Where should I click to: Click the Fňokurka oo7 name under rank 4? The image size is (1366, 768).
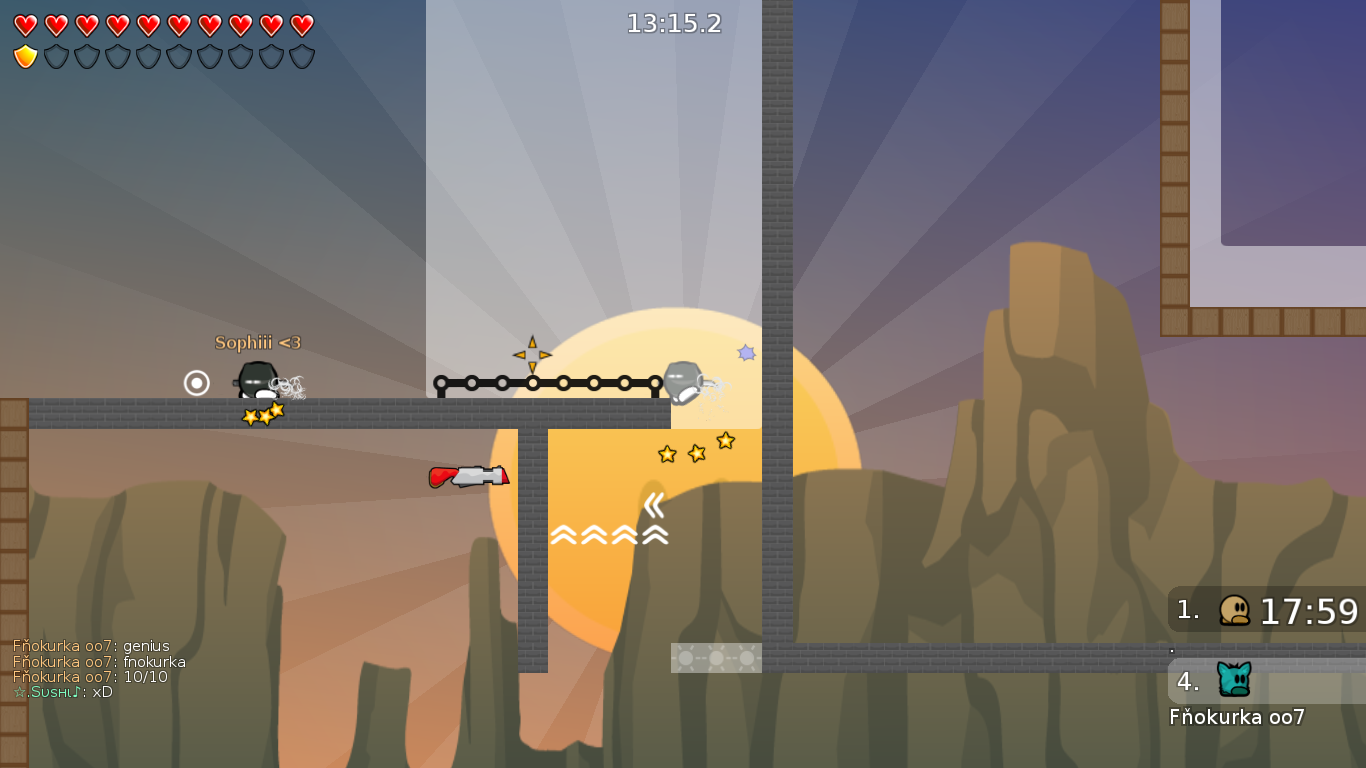click(1237, 717)
